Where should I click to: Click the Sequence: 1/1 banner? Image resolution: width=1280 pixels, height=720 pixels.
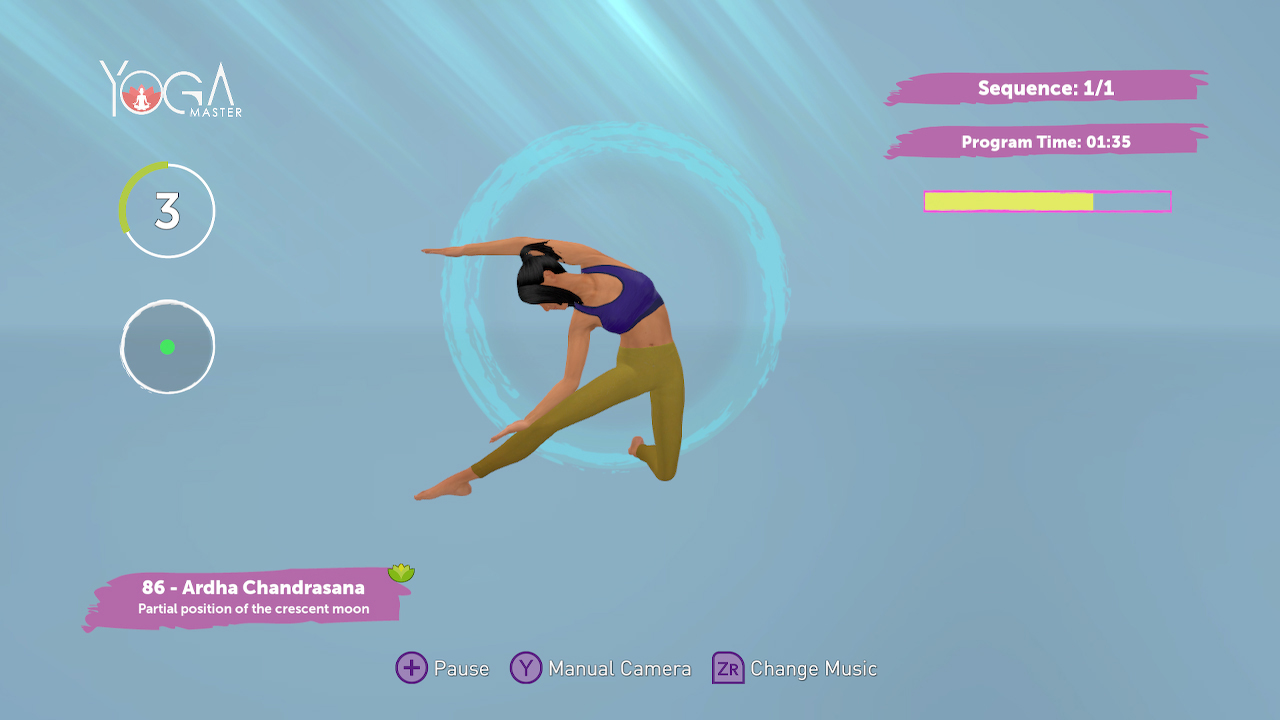1040,88
